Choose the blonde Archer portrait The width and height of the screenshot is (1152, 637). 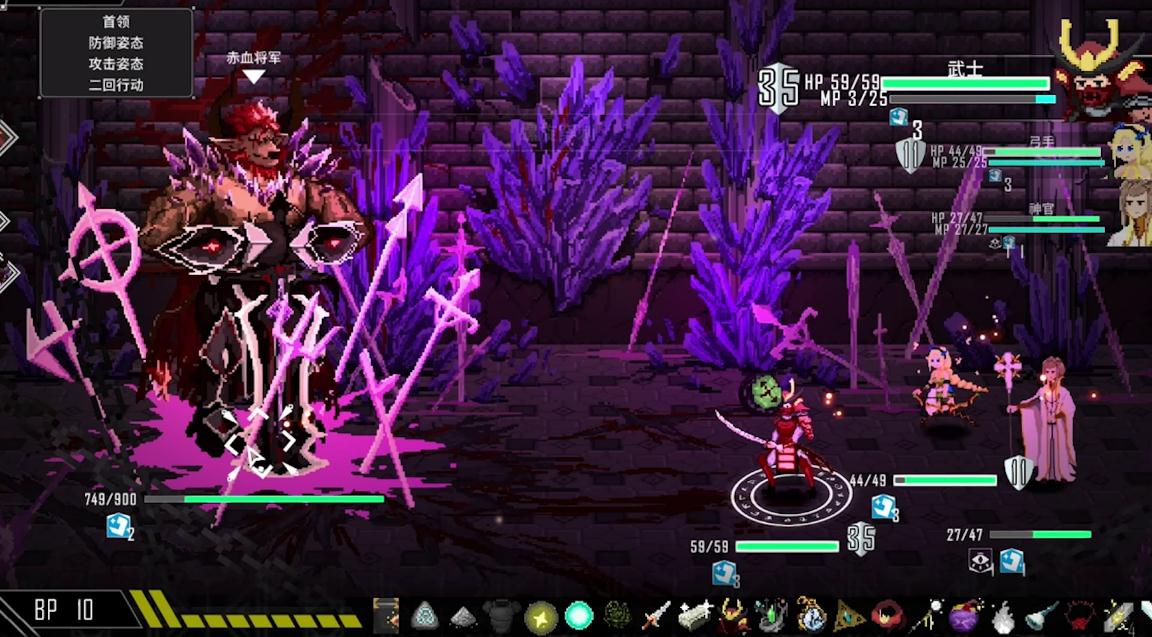tap(1130, 150)
